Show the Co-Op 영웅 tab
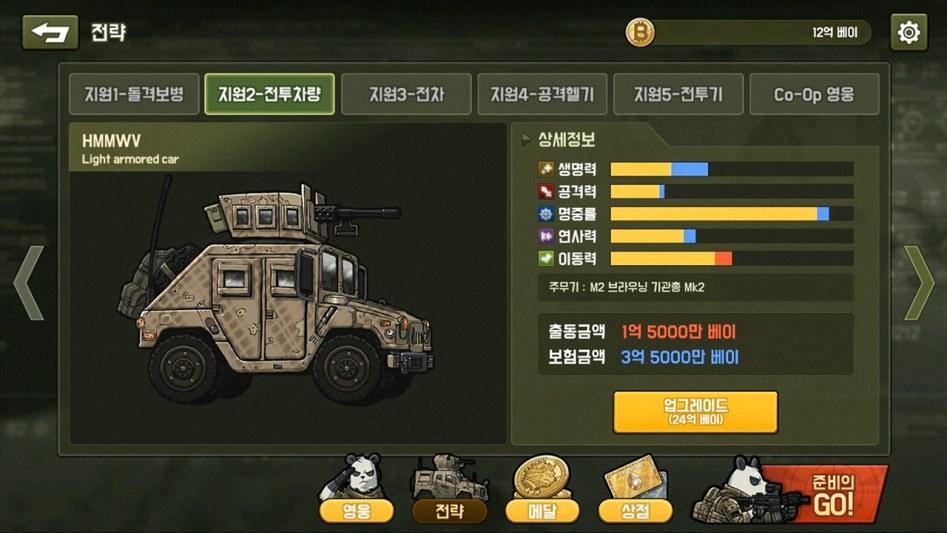This screenshot has height=533, width=947. click(814, 95)
